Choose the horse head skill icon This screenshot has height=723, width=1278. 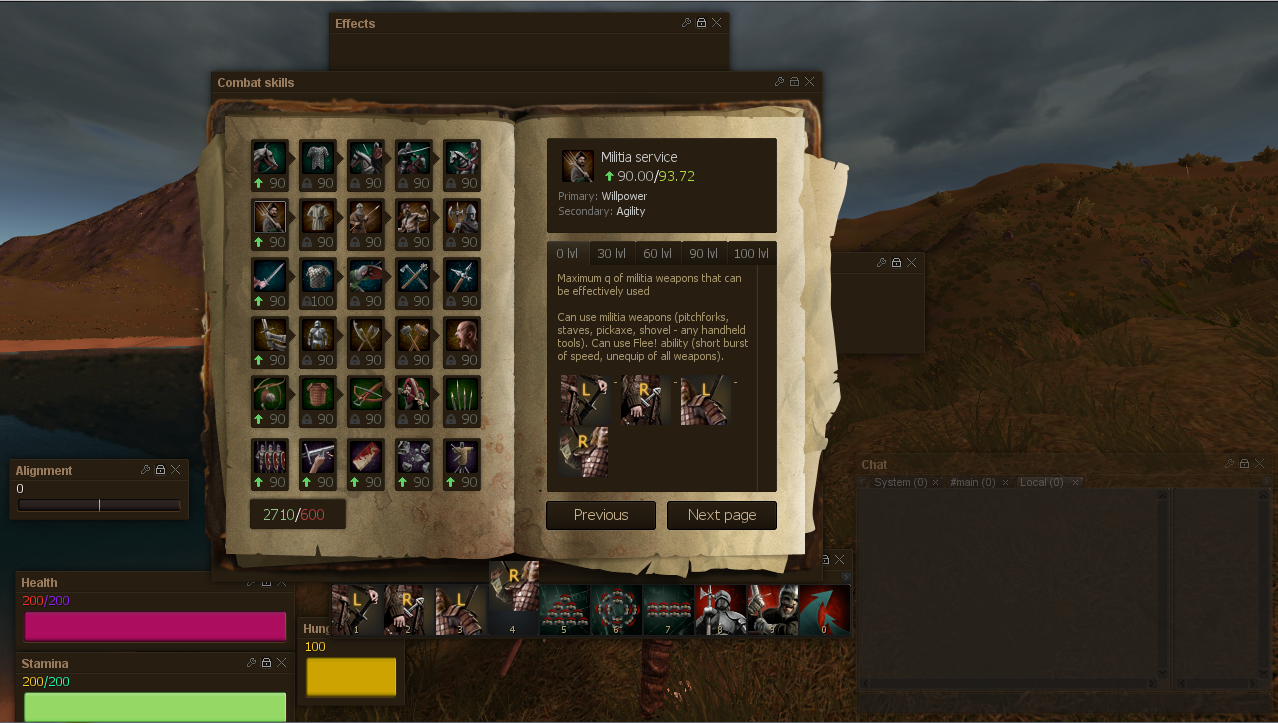[x=270, y=158]
